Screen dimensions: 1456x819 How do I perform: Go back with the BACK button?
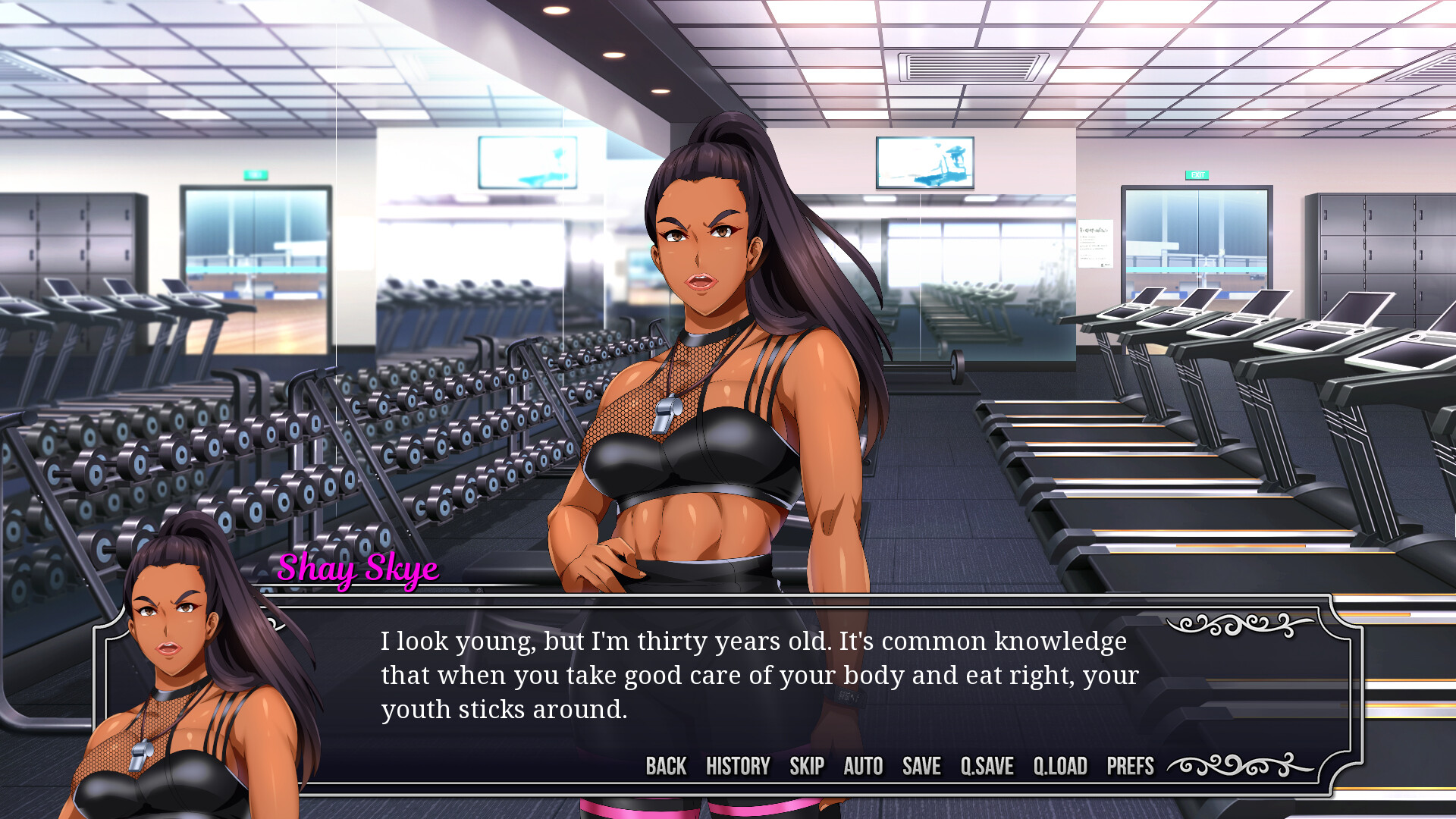pyautogui.click(x=666, y=766)
